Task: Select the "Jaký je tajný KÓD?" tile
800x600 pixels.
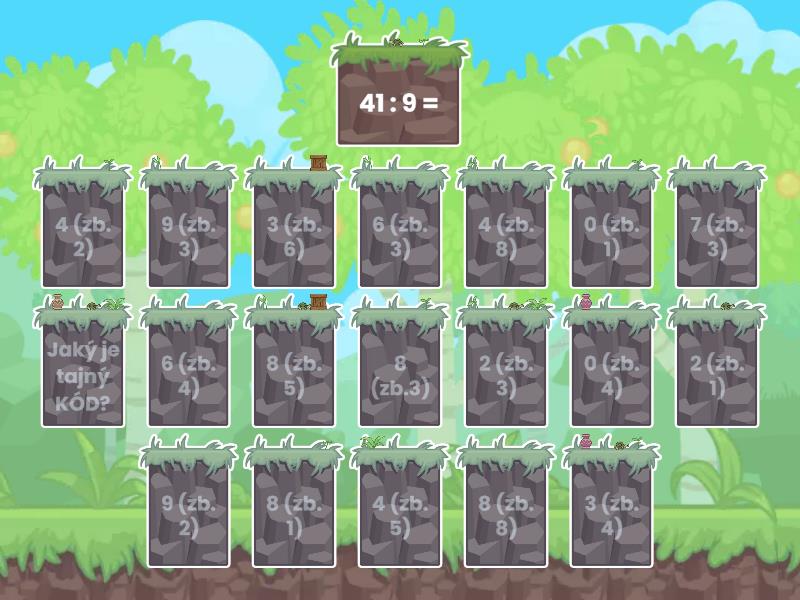Action: (x=83, y=376)
